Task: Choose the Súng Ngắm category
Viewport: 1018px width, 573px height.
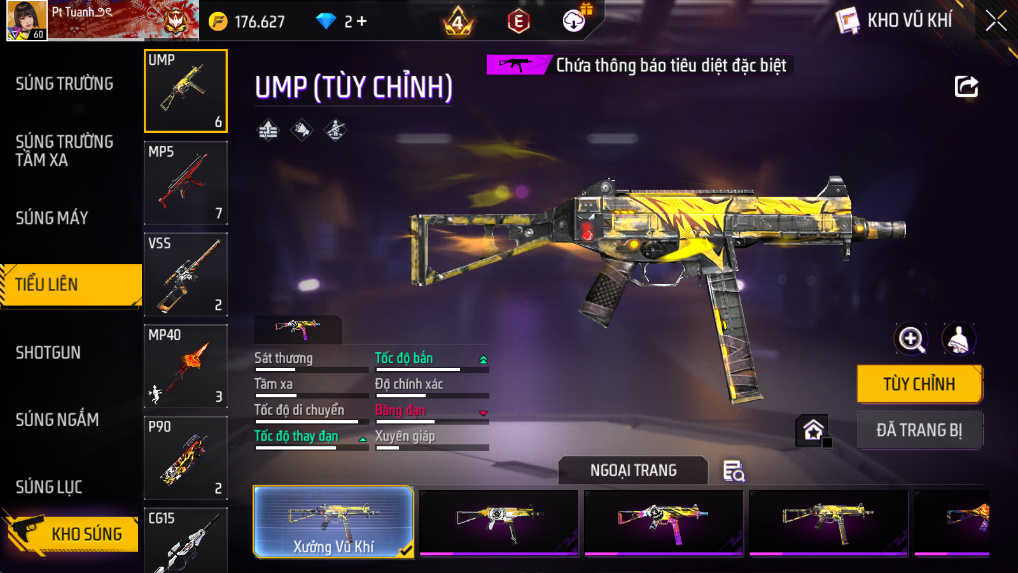Action: click(57, 420)
